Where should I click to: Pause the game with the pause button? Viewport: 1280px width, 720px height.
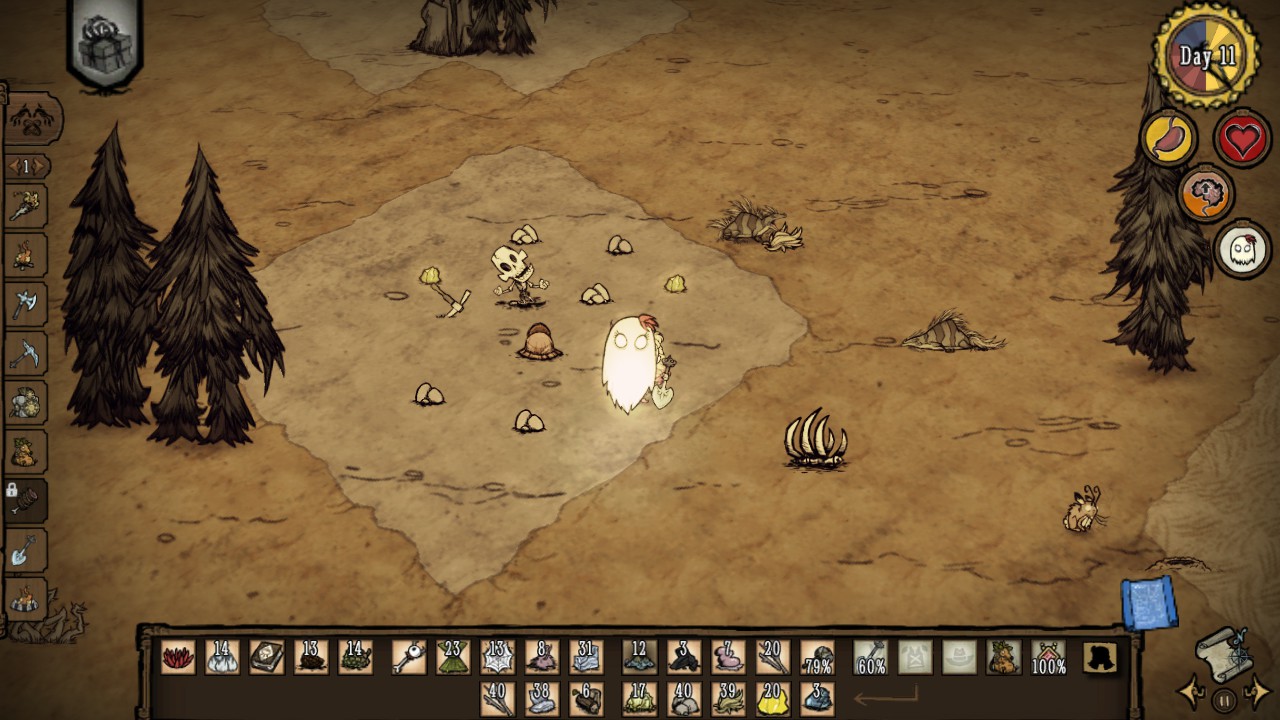(1224, 701)
